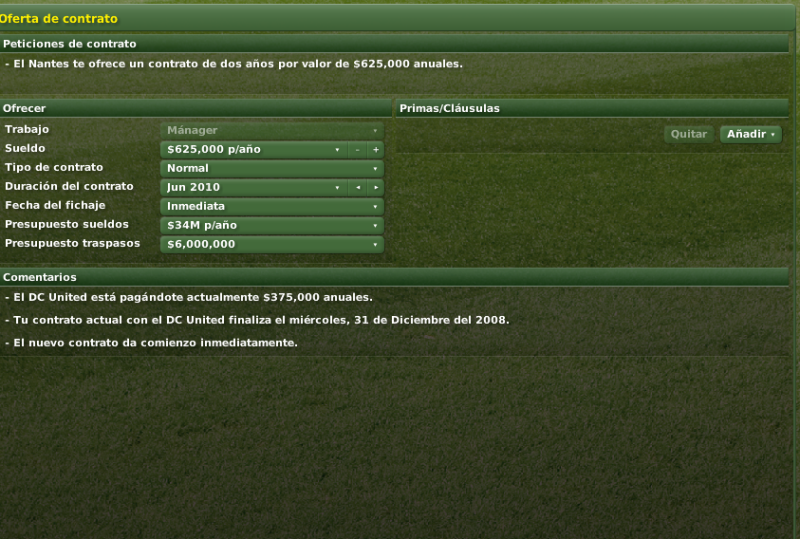Image resolution: width=800 pixels, height=539 pixels.
Task: Increase the salary with the plus button
Action: [x=376, y=149]
